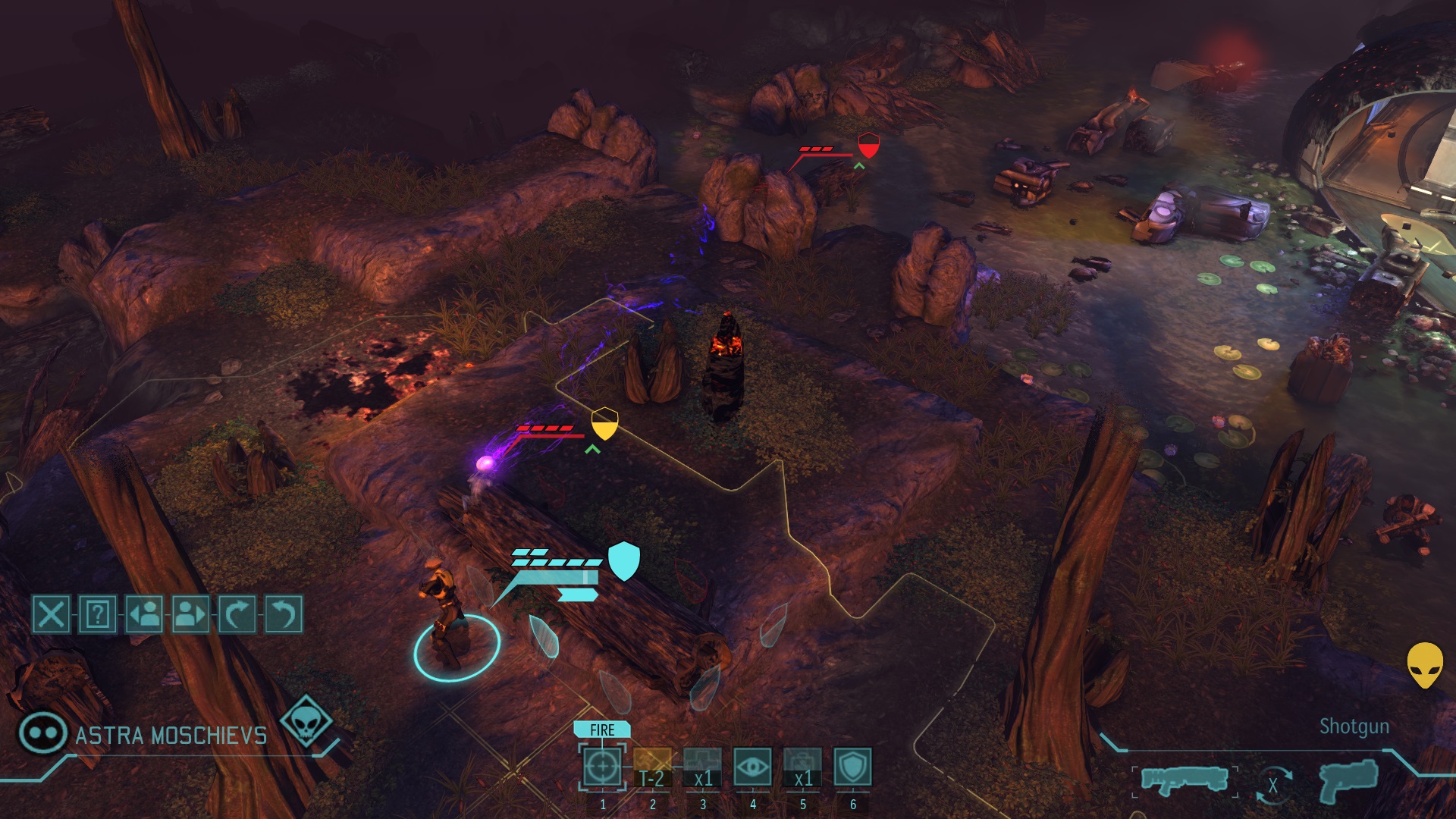
Task: Use the medikit slot 5 item
Action: 802,767
